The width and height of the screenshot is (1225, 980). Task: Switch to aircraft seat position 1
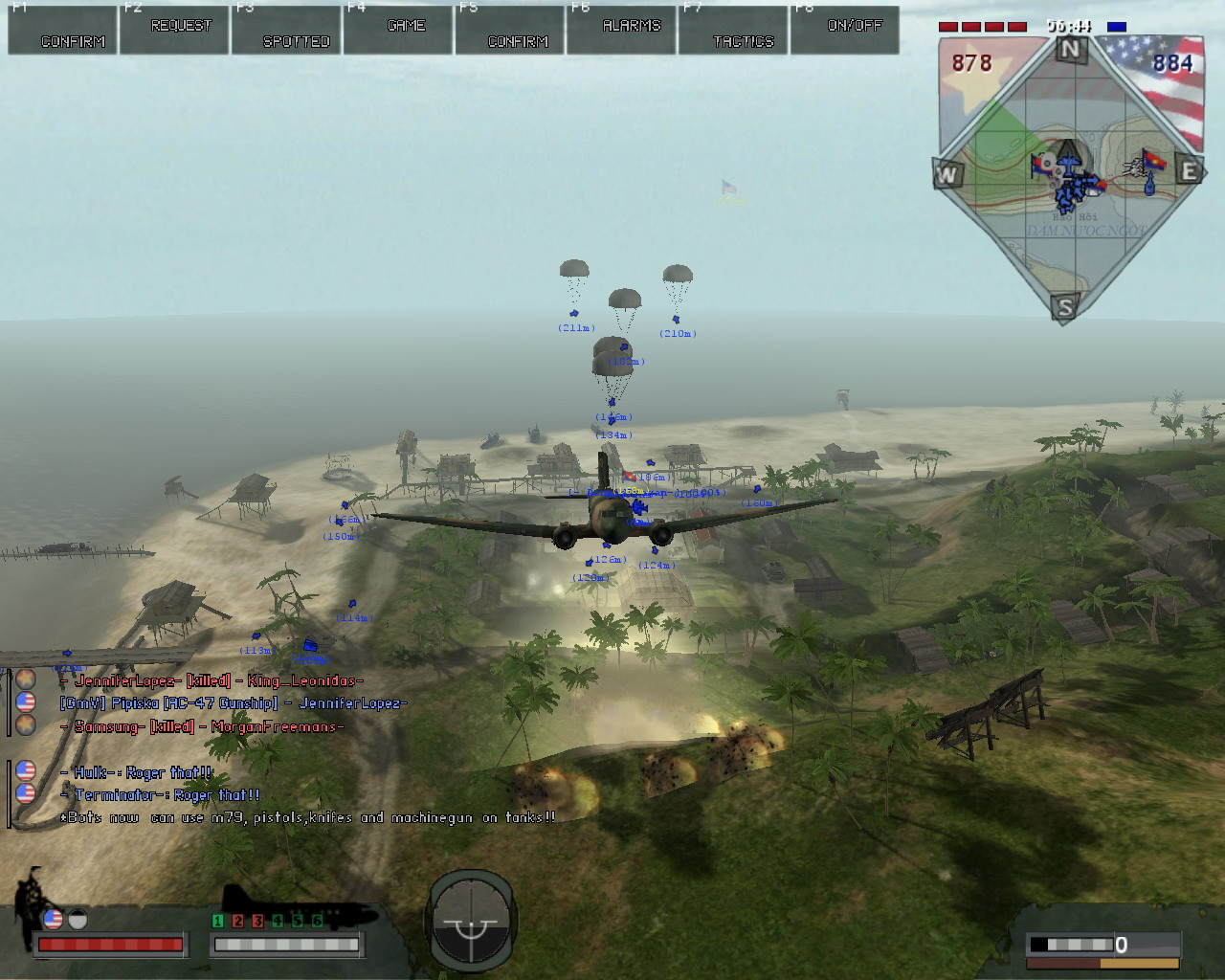(x=218, y=921)
